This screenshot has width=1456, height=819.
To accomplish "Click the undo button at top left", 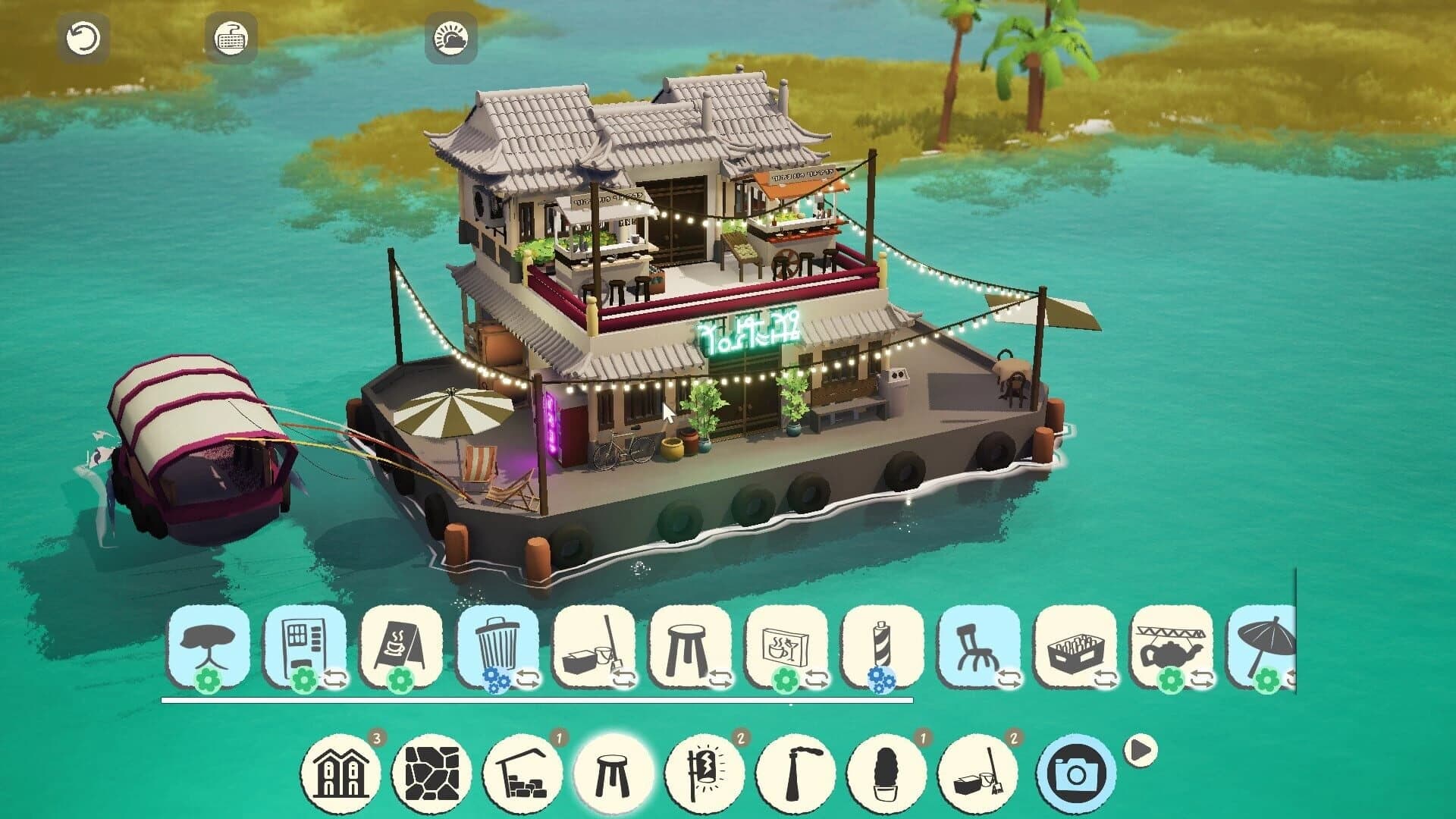I will pos(83,39).
